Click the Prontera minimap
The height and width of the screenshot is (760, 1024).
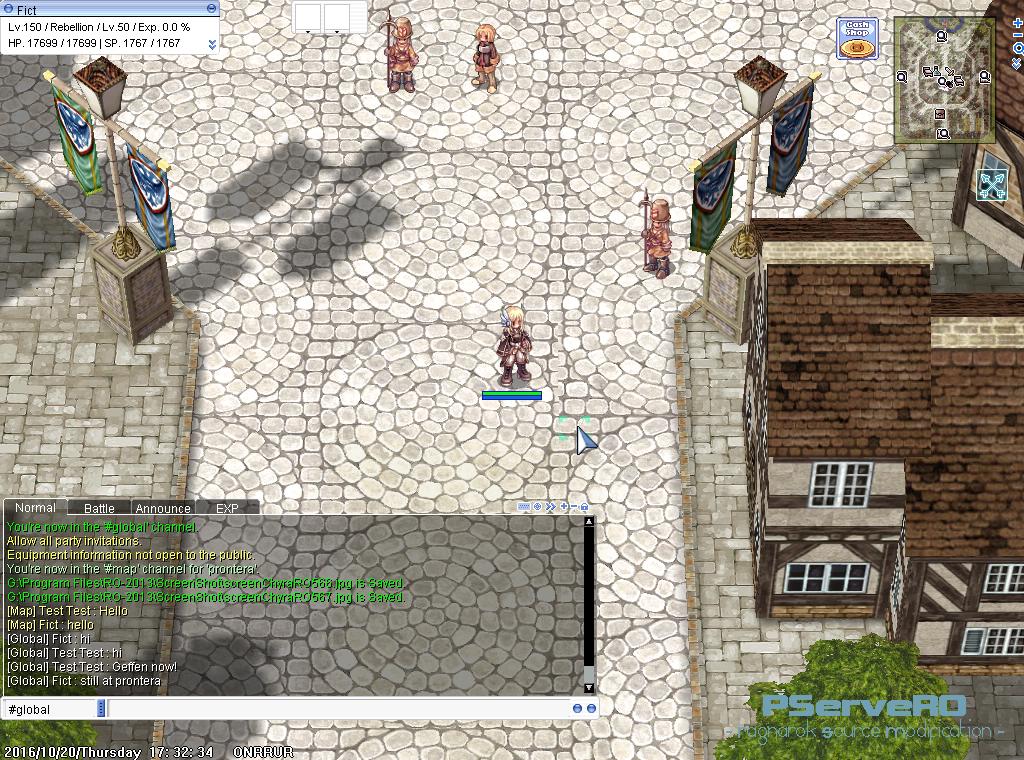pos(943,78)
